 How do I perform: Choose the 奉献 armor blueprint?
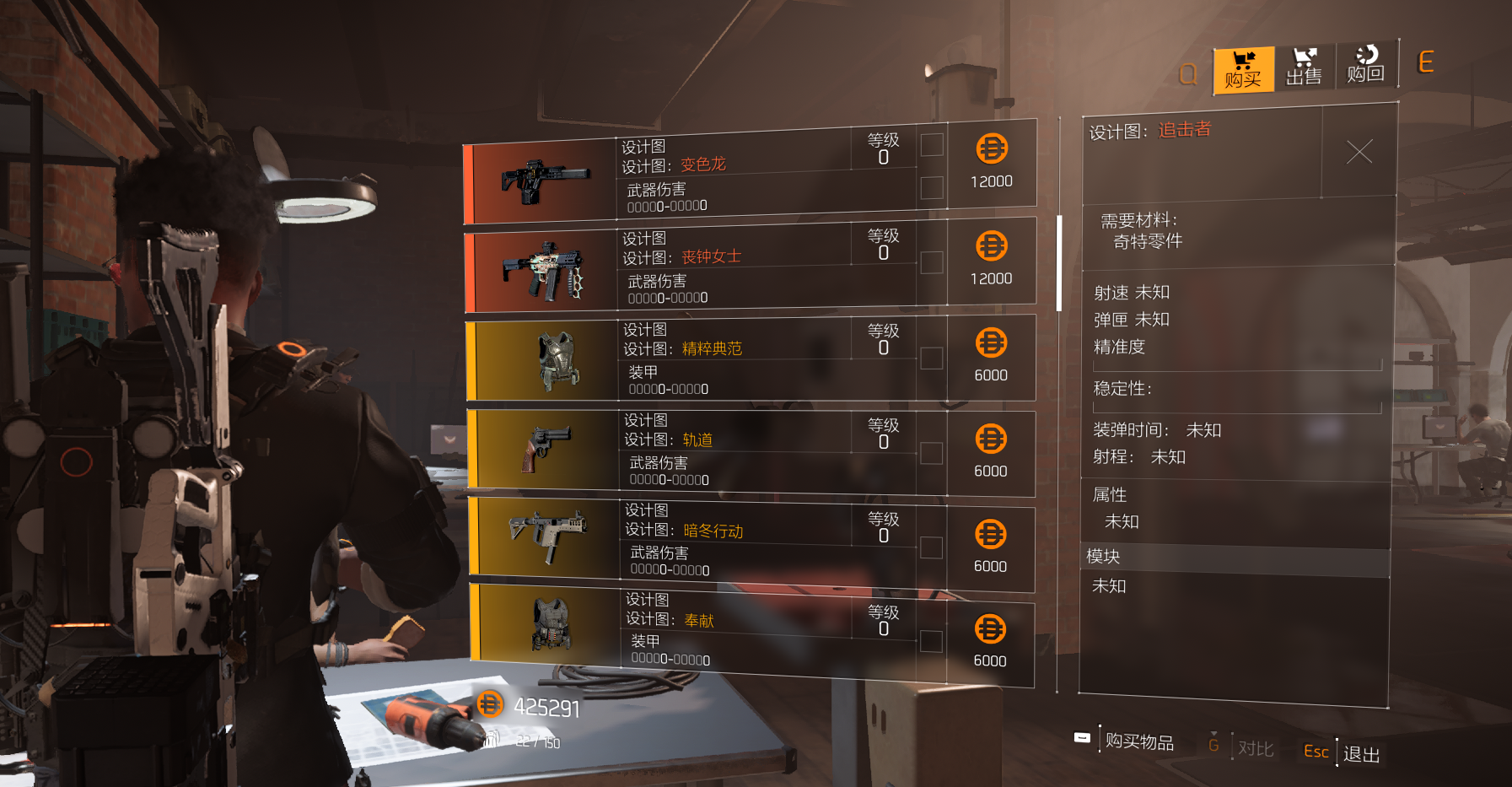coord(749,633)
